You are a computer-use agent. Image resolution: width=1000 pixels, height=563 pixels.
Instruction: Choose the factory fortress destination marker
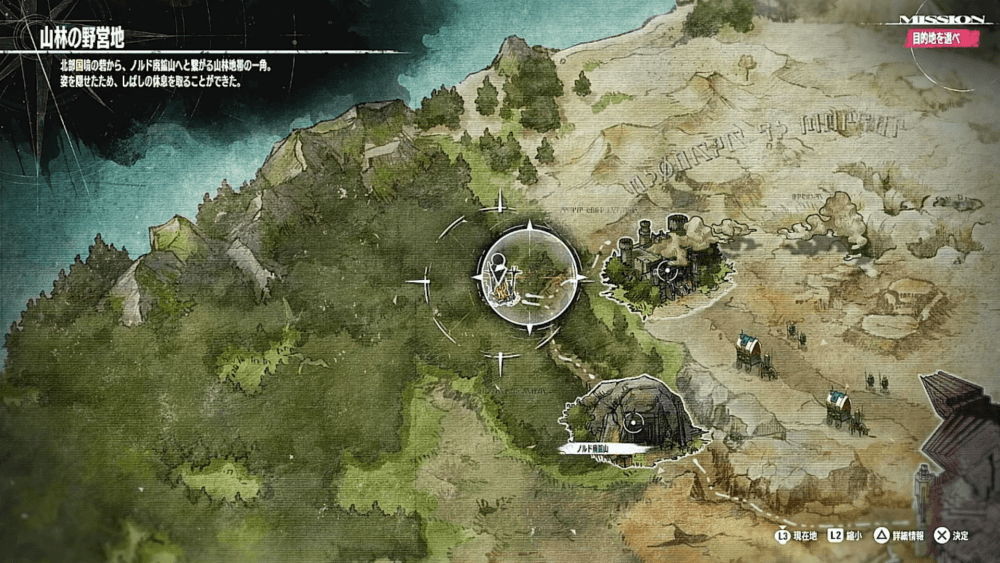[666, 269]
